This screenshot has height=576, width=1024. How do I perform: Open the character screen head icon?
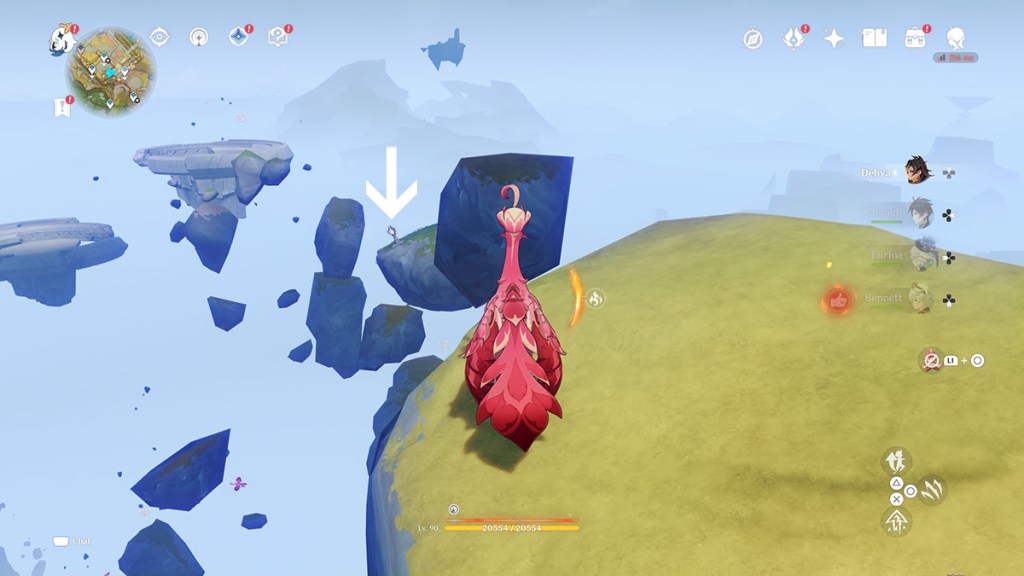[955, 38]
